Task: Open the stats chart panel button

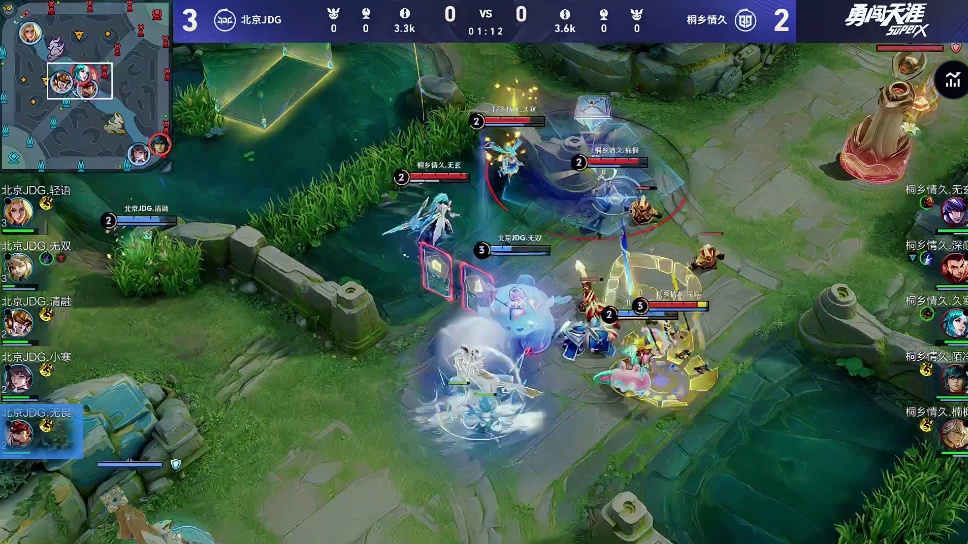Action: (950, 81)
